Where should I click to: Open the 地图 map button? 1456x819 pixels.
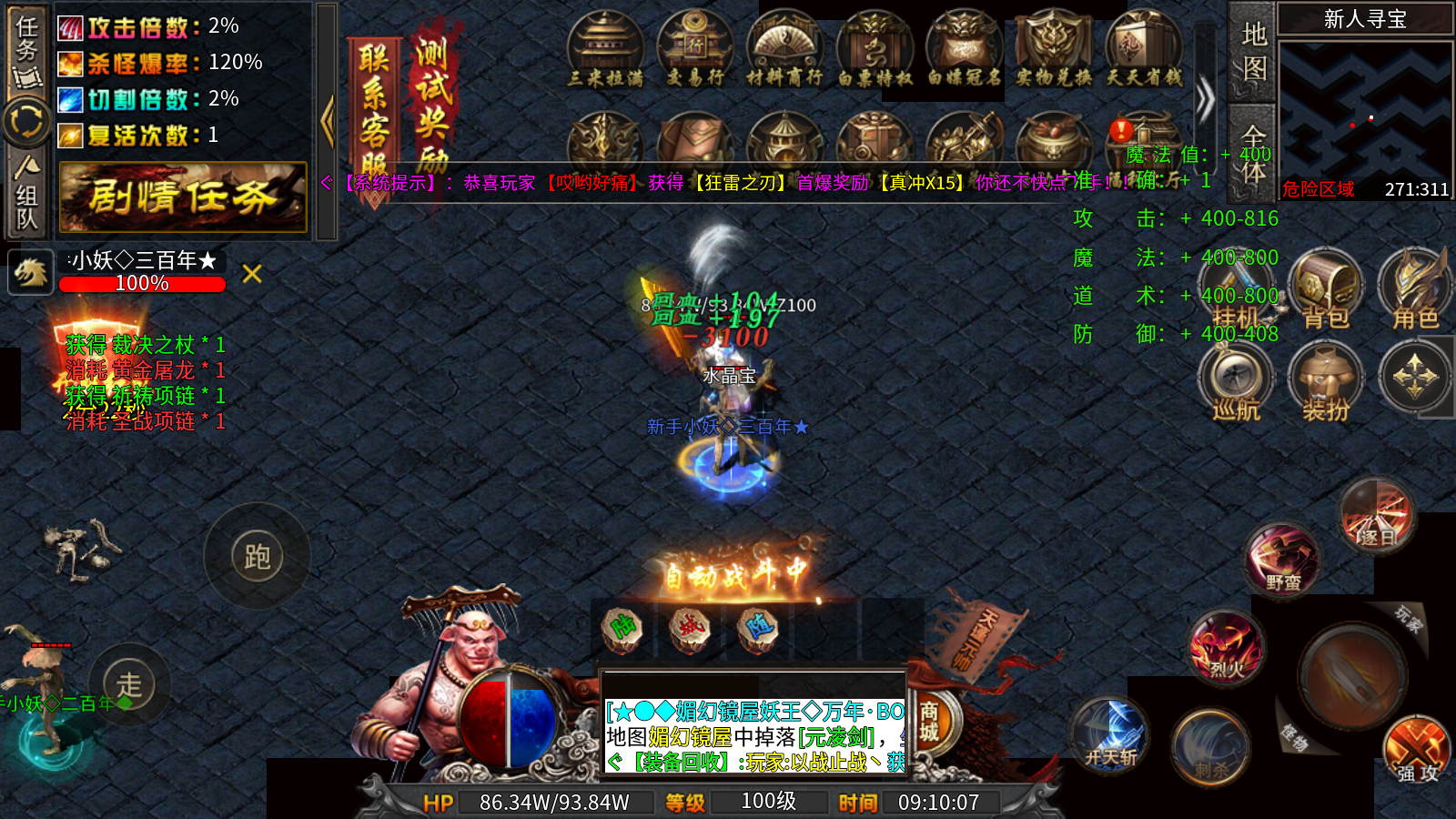[1254, 51]
